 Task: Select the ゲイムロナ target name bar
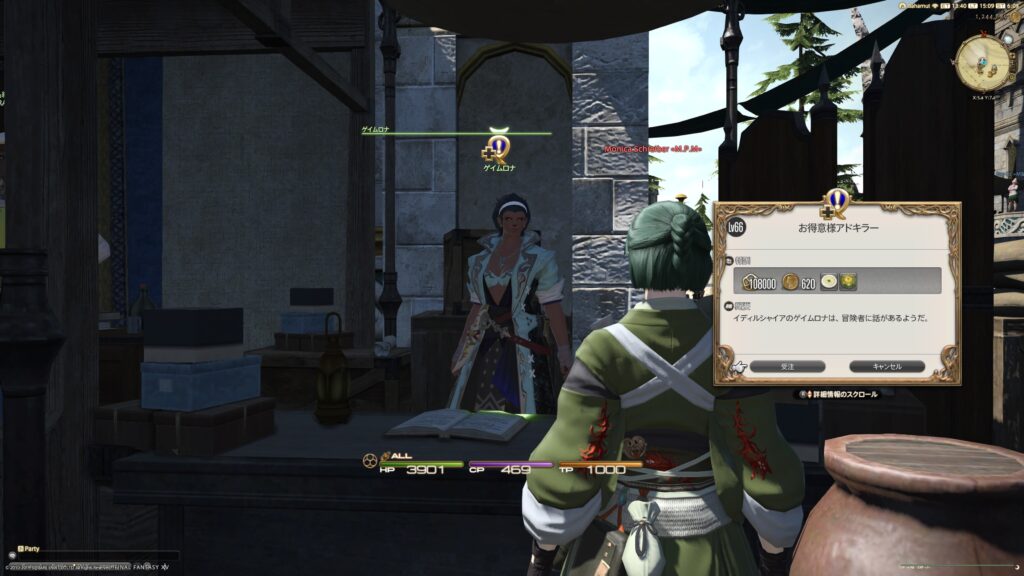(x=456, y=131)
